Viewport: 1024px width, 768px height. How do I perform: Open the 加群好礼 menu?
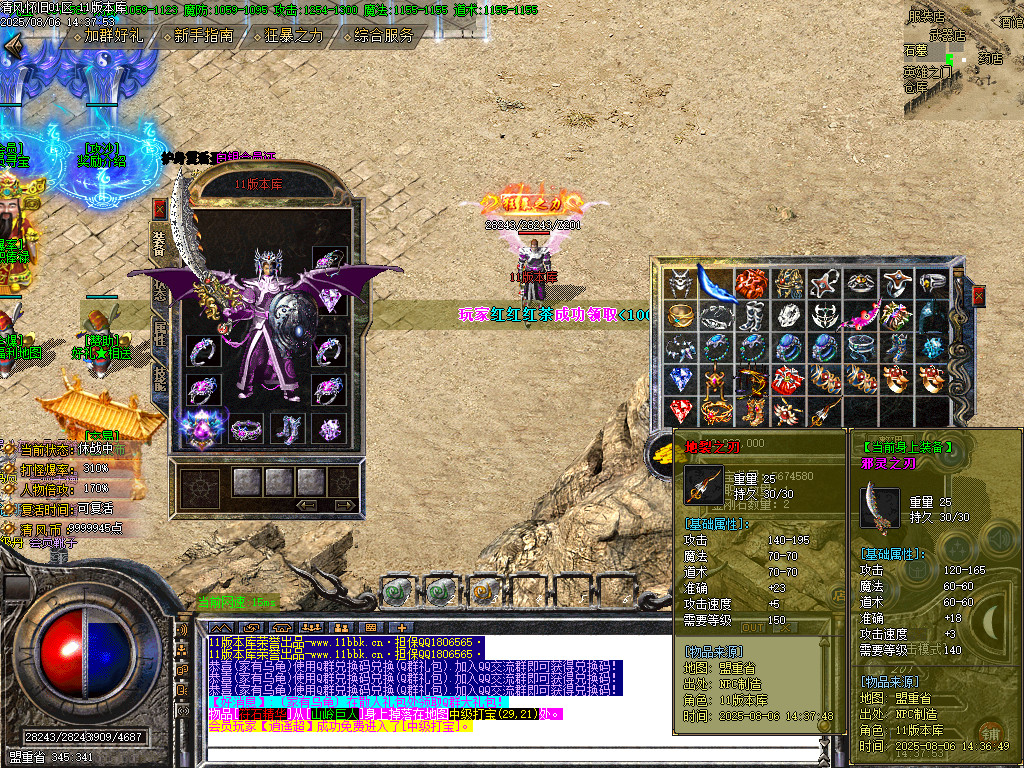pyautogui.click(x=112, y=36)
